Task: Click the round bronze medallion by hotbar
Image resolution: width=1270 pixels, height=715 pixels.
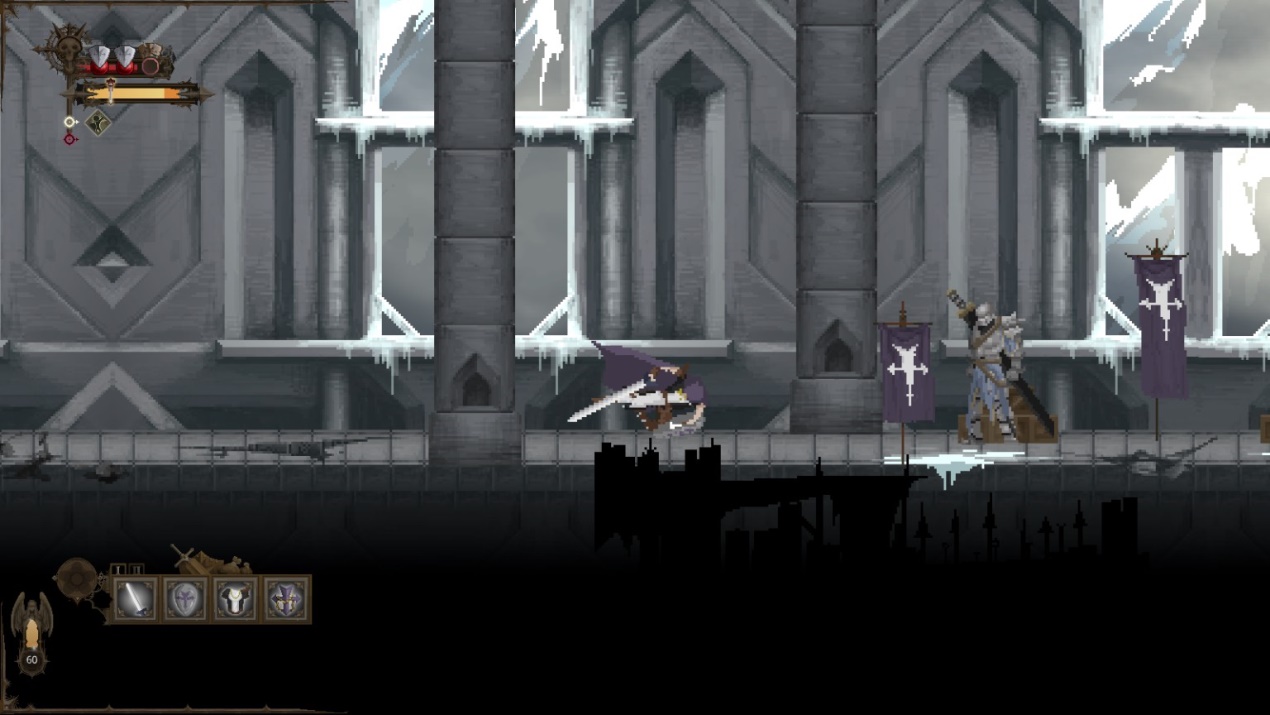Action: point(75,576)
